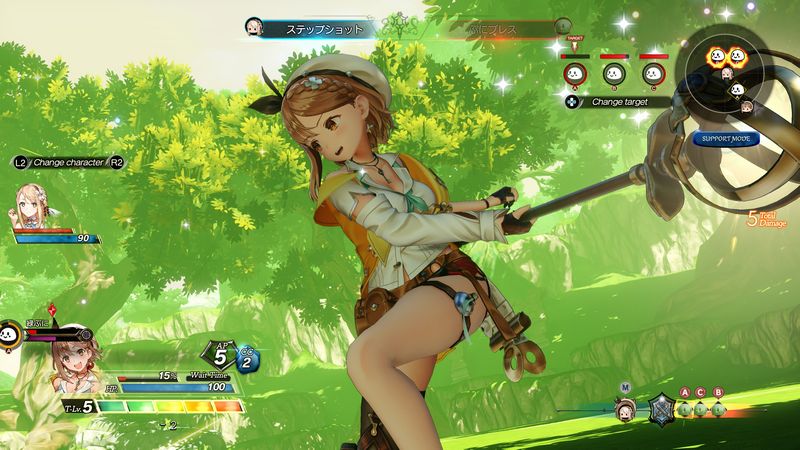Select enemy B in the target list

[x=614, y=73]
